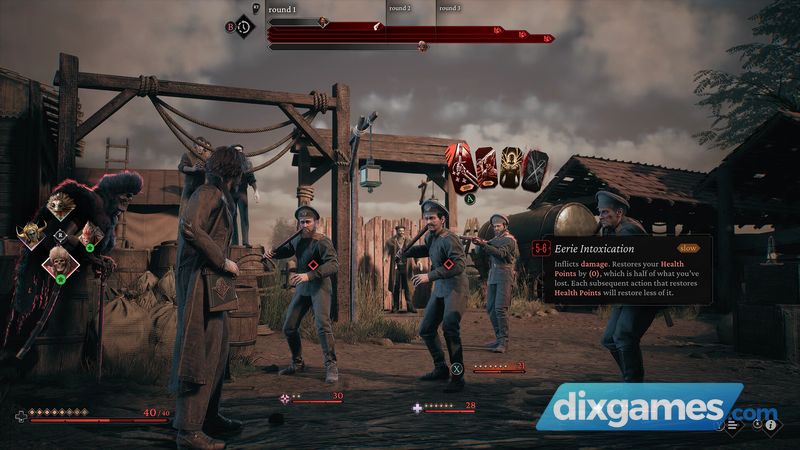Screen dimensions: 800x450
Task: Target the left soldier's red diamond marker
Action: [x=312, y=265]
